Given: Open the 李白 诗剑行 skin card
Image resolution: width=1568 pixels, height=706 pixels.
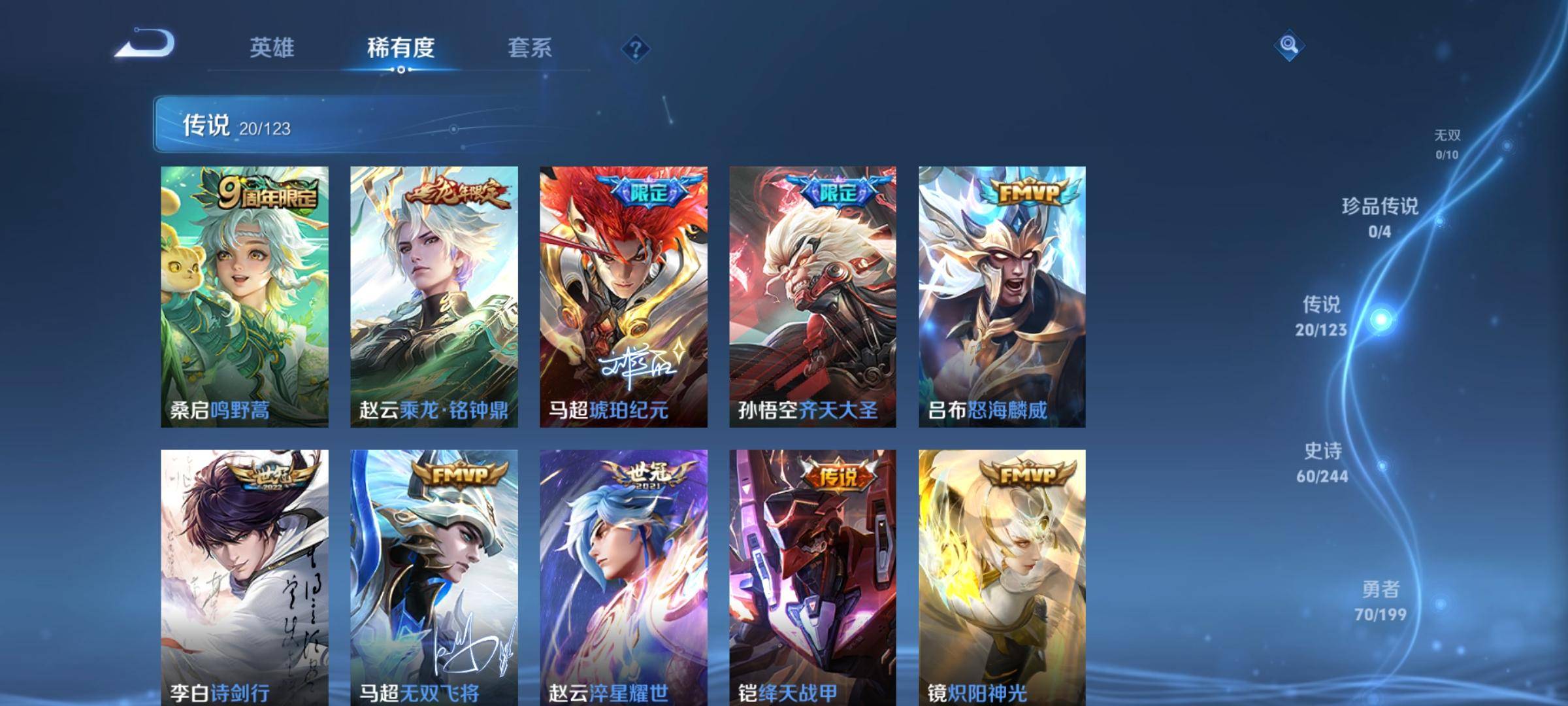Looking at the screenshot, I should [244, 577].
